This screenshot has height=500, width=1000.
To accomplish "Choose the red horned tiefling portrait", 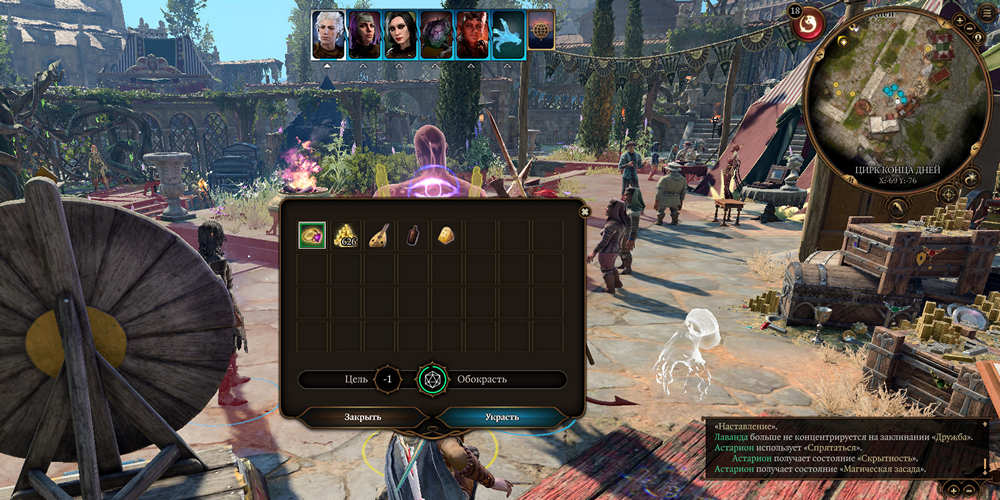I will point(472,35).
